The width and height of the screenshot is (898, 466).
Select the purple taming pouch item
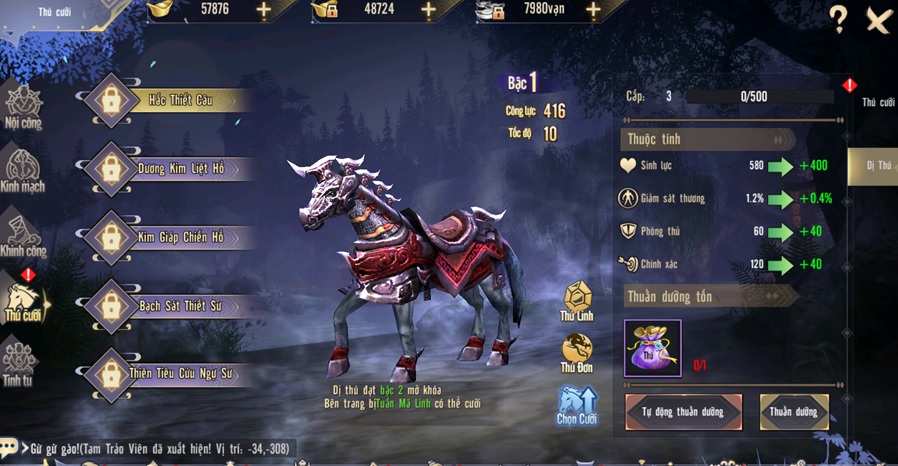pos(652,348)
